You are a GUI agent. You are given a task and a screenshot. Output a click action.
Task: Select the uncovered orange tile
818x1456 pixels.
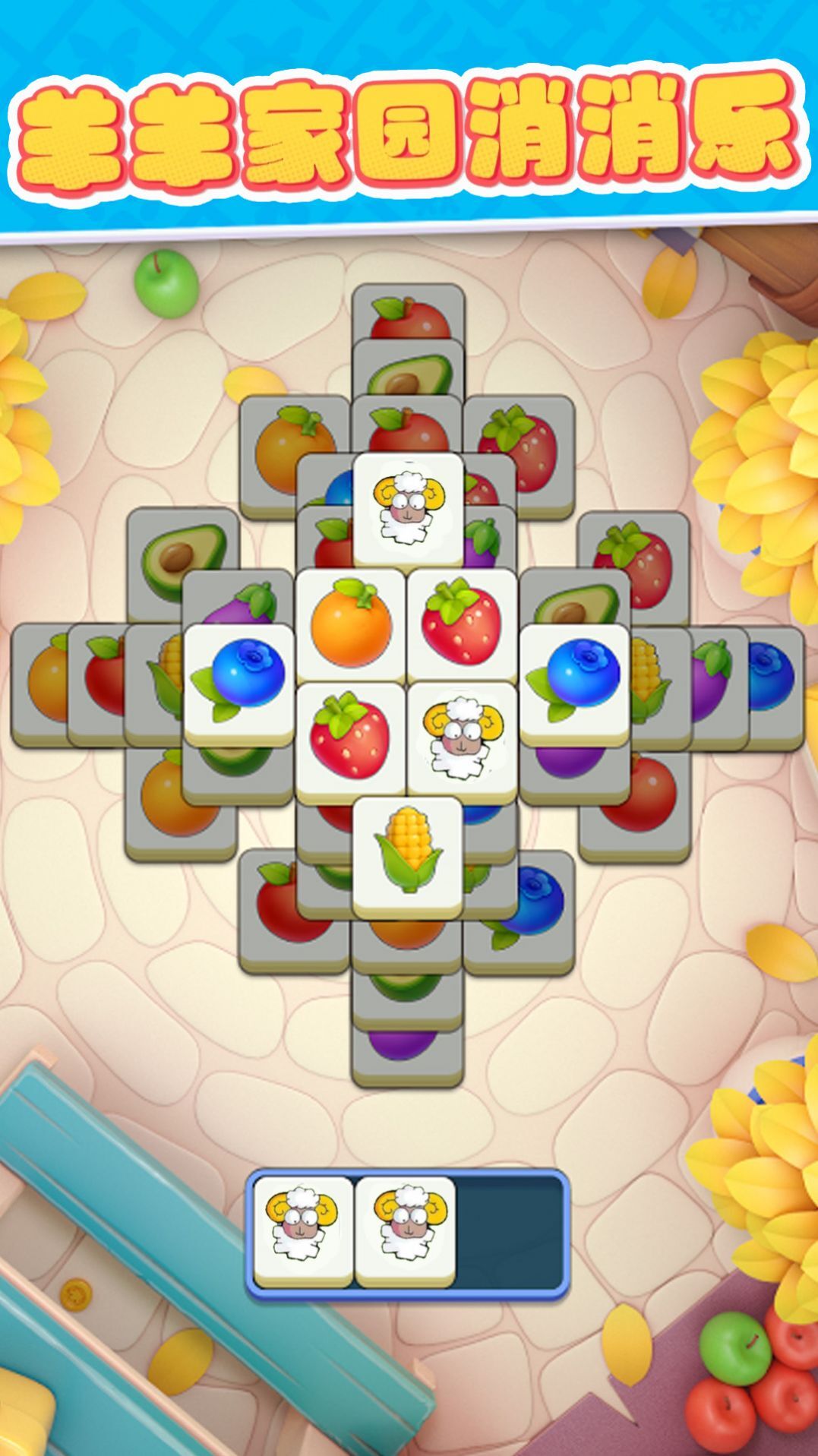tap(350, 624)
